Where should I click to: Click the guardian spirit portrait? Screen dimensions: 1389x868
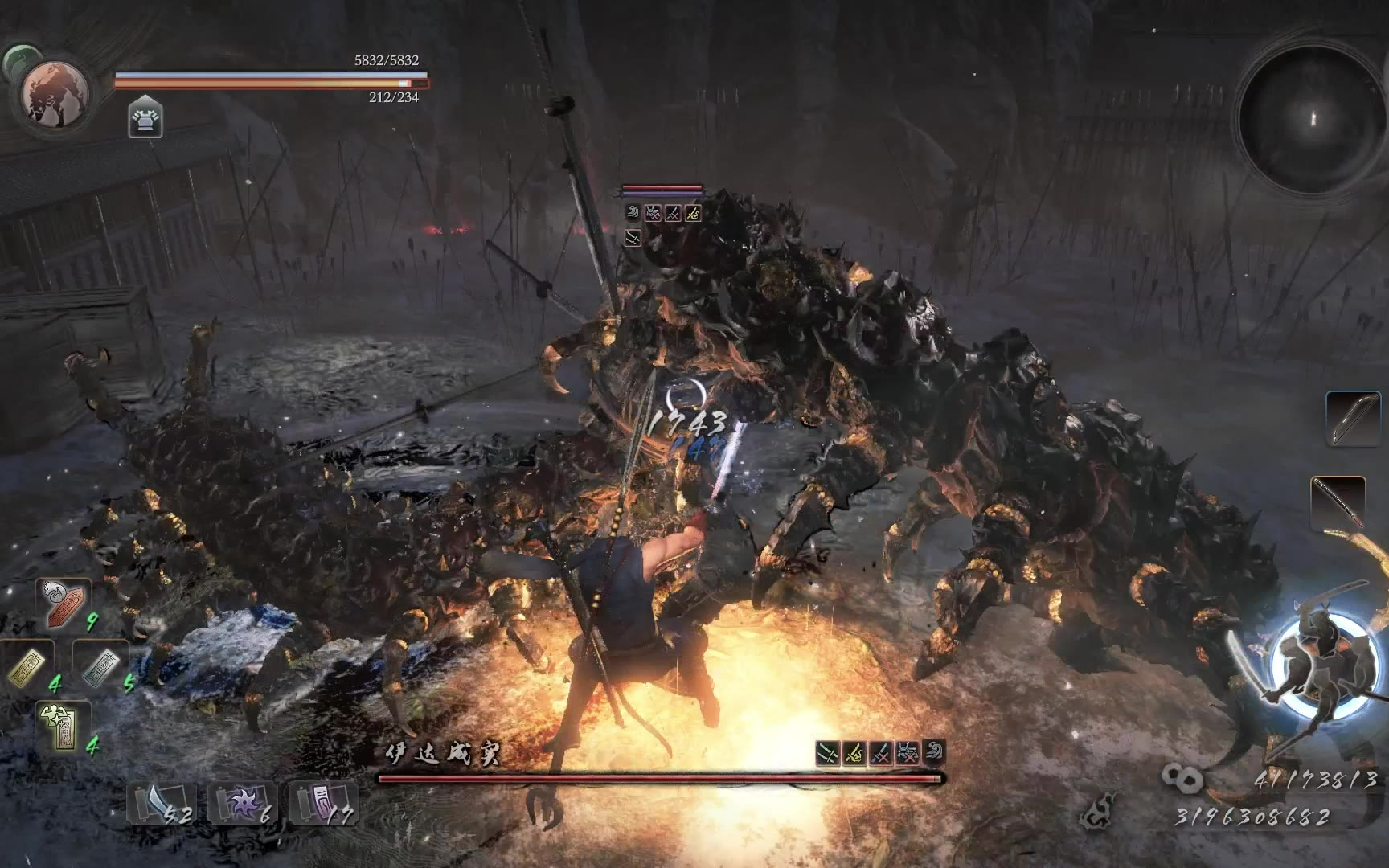(x=55, y=94)
